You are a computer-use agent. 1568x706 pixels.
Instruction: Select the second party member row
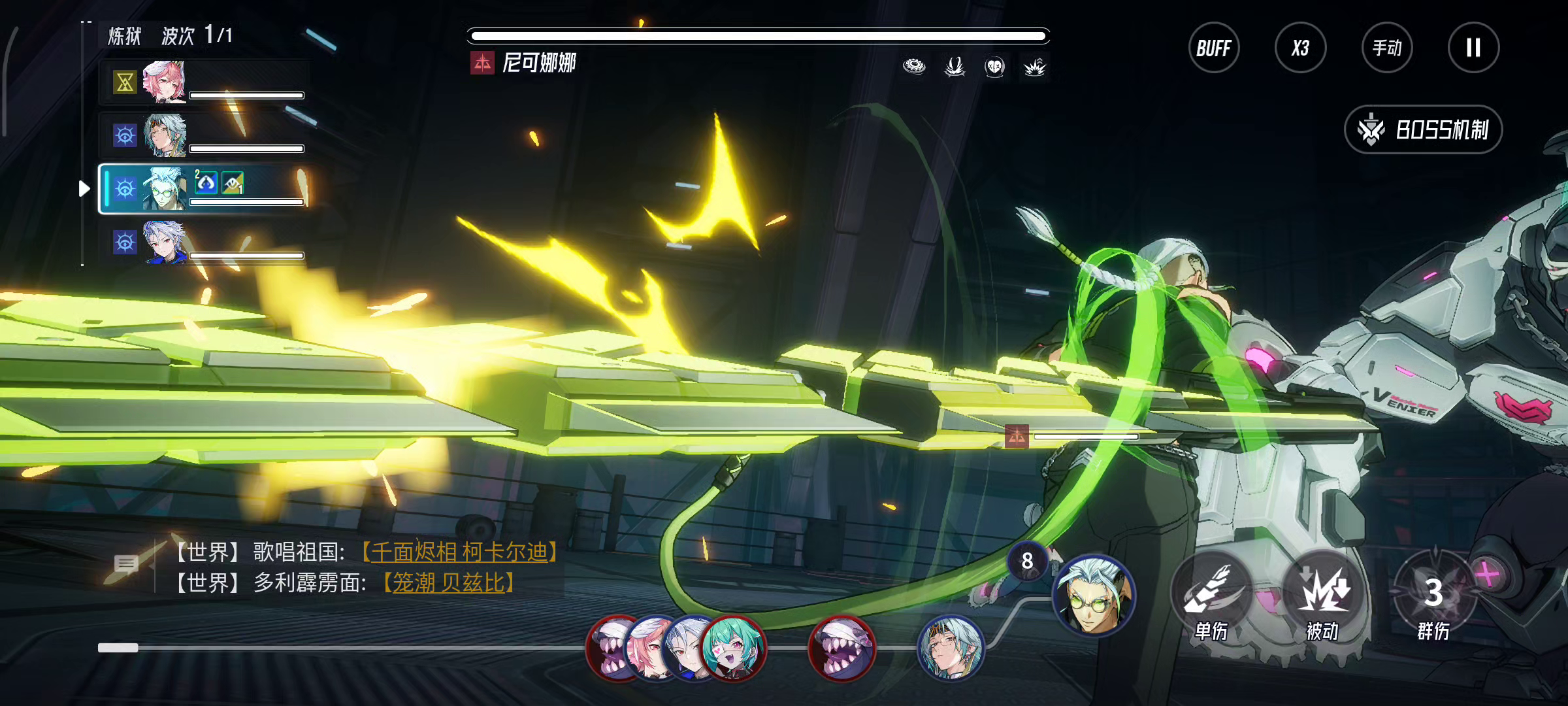pos(204,135)
